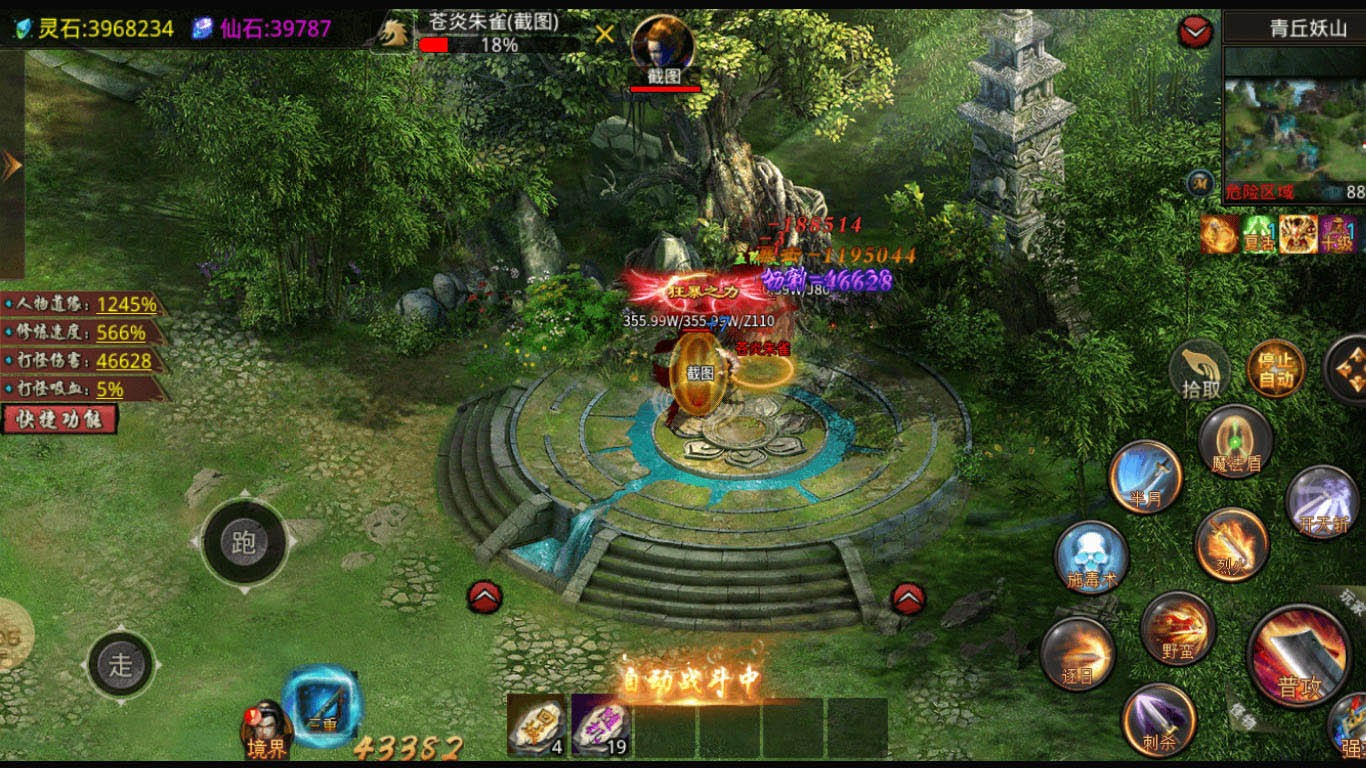Tap the 拾取 pickup button
Image resolution: width=1366 pixels, height=768 pixels.
[x=1200, y=372]
